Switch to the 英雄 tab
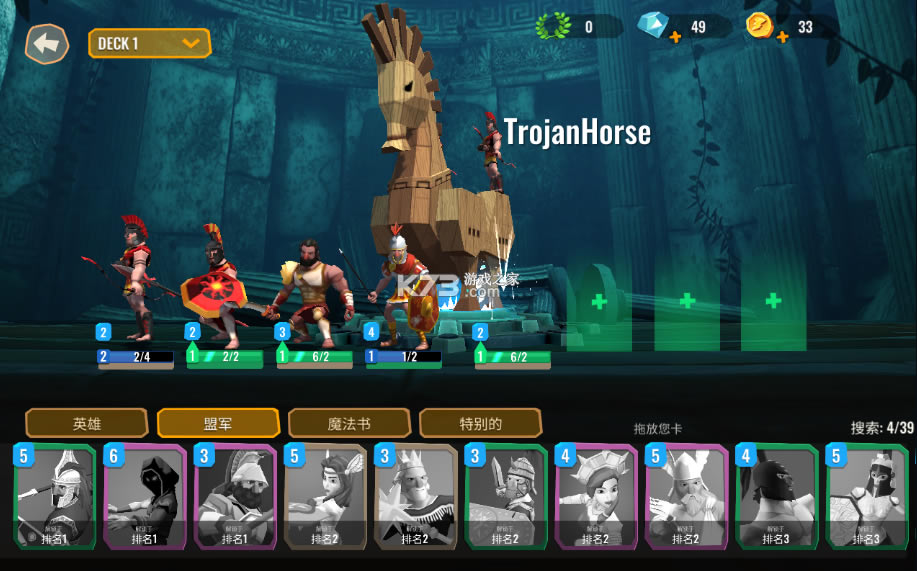The width and height of the screenshot is (917, 571). 87,423
